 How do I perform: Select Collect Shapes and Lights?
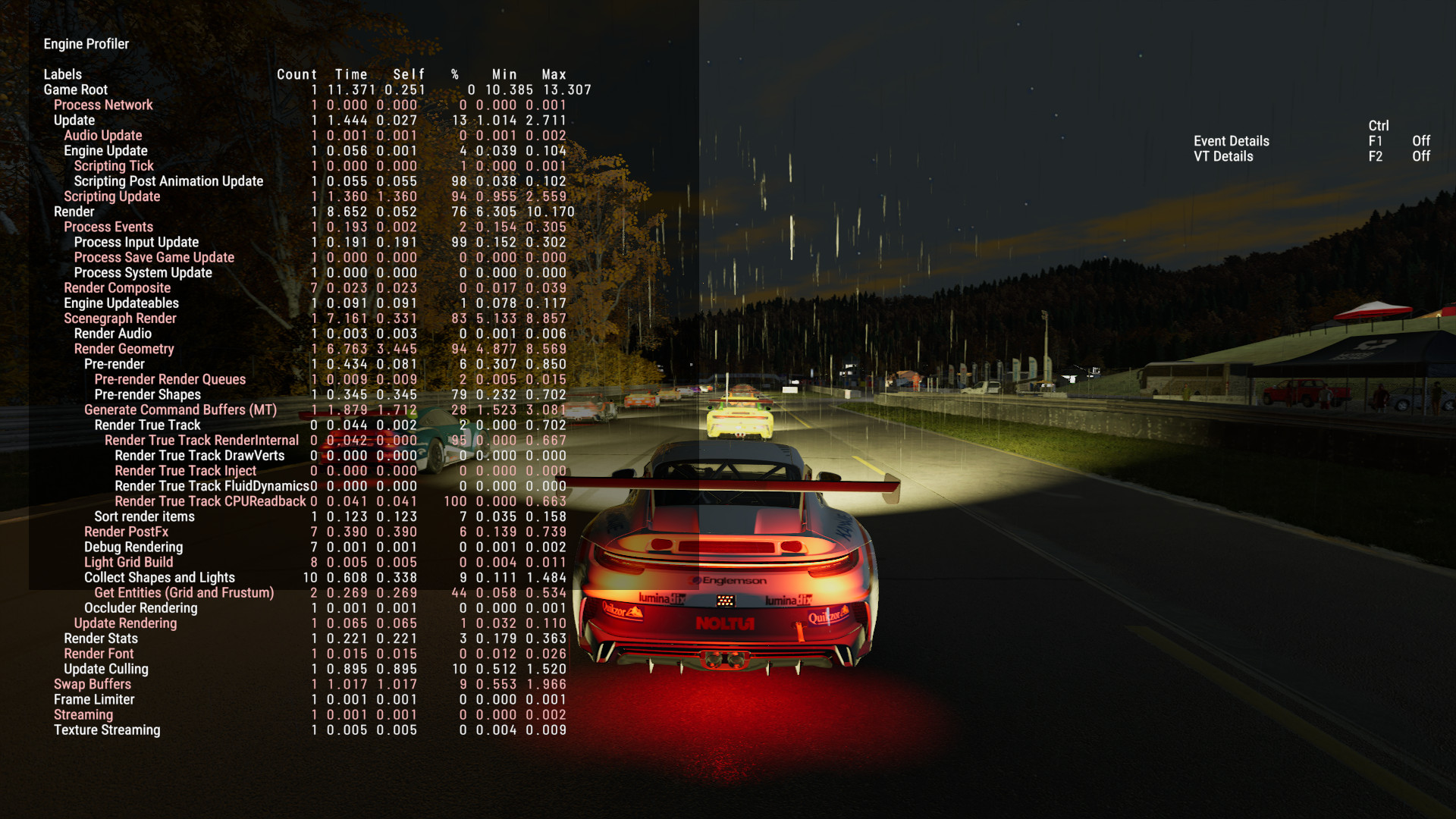[x=159, y=577]
